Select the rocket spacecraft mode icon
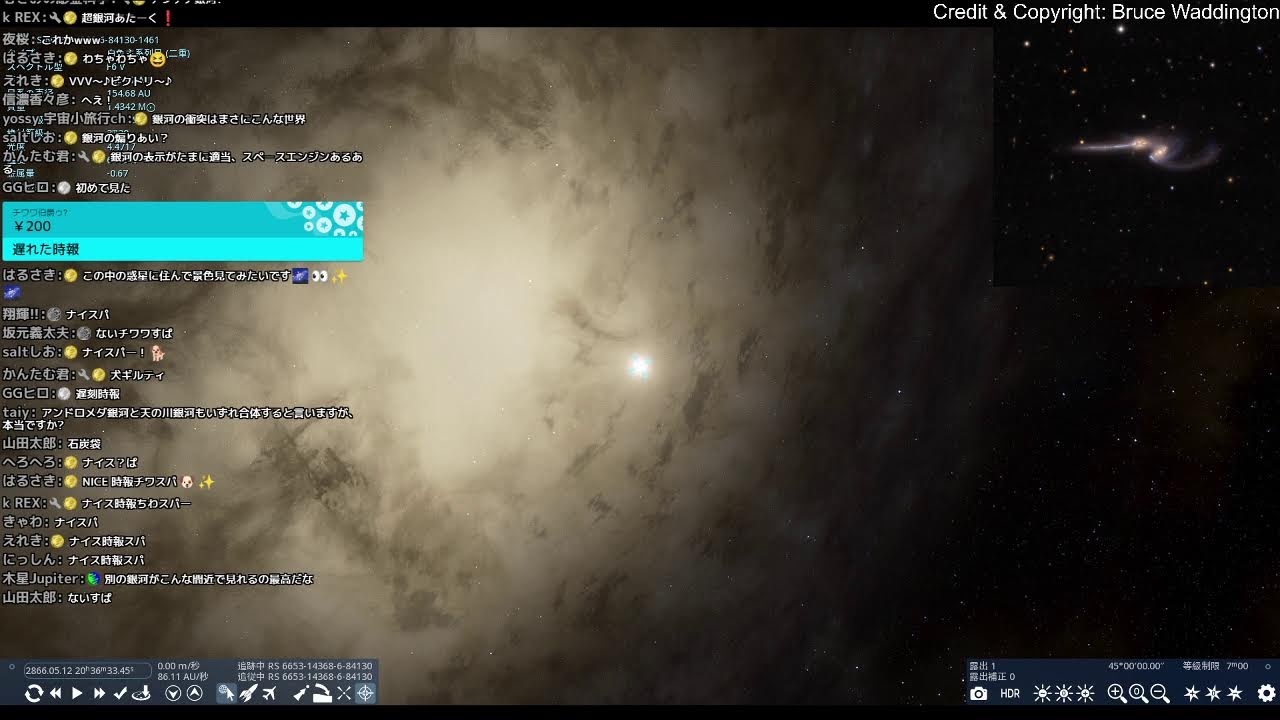This screenshot has height=720, width=1280. pyautogui.click(x=248, y=693)
